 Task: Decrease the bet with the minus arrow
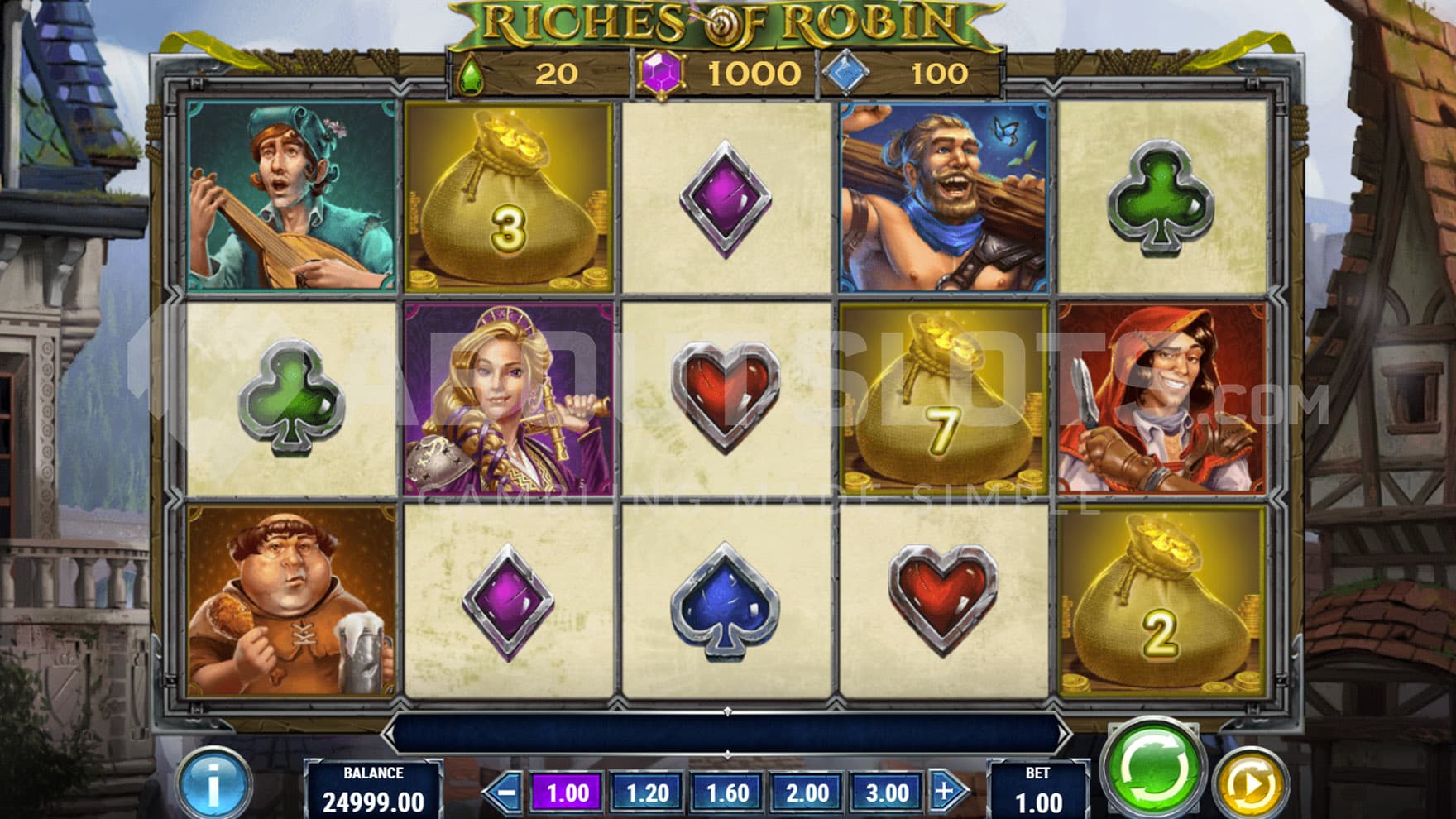point(504,793)
